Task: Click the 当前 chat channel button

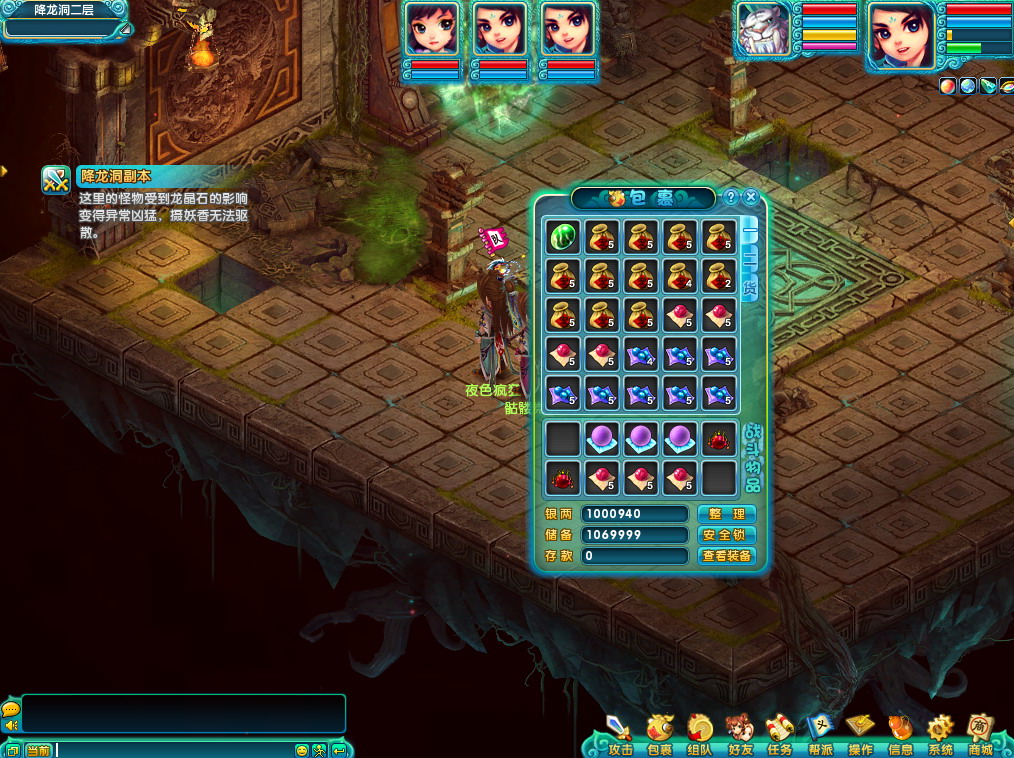Action: tap(38, 750)
